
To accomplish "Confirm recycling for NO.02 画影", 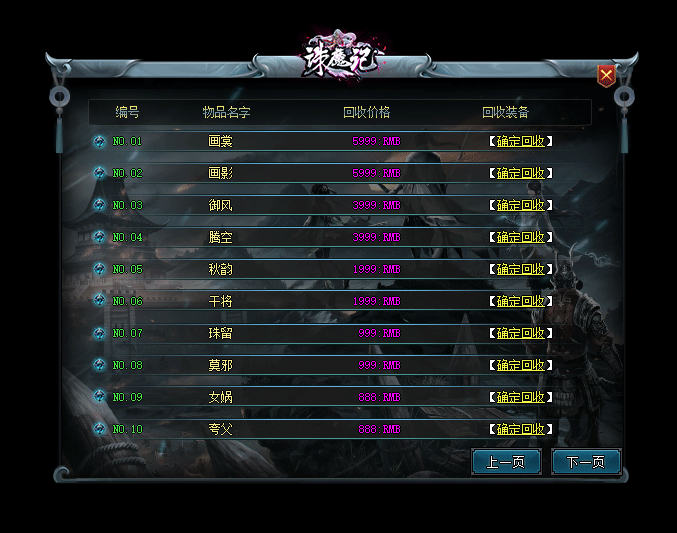I will (520, 173).
